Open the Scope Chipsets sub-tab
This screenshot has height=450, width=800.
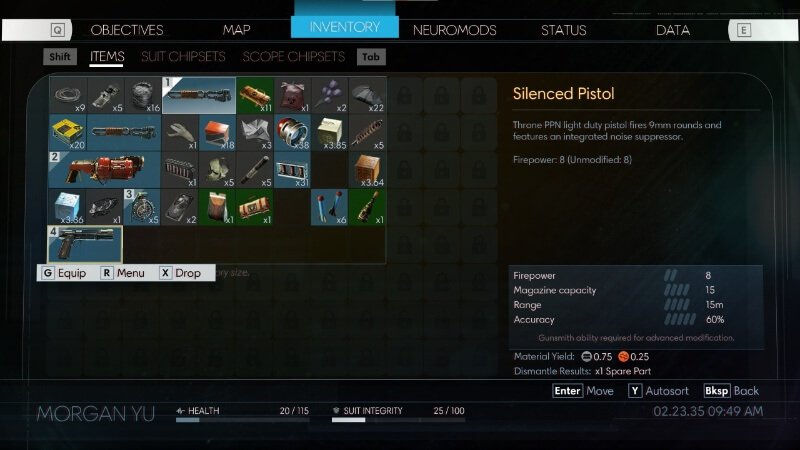click(x=293, y=57)
